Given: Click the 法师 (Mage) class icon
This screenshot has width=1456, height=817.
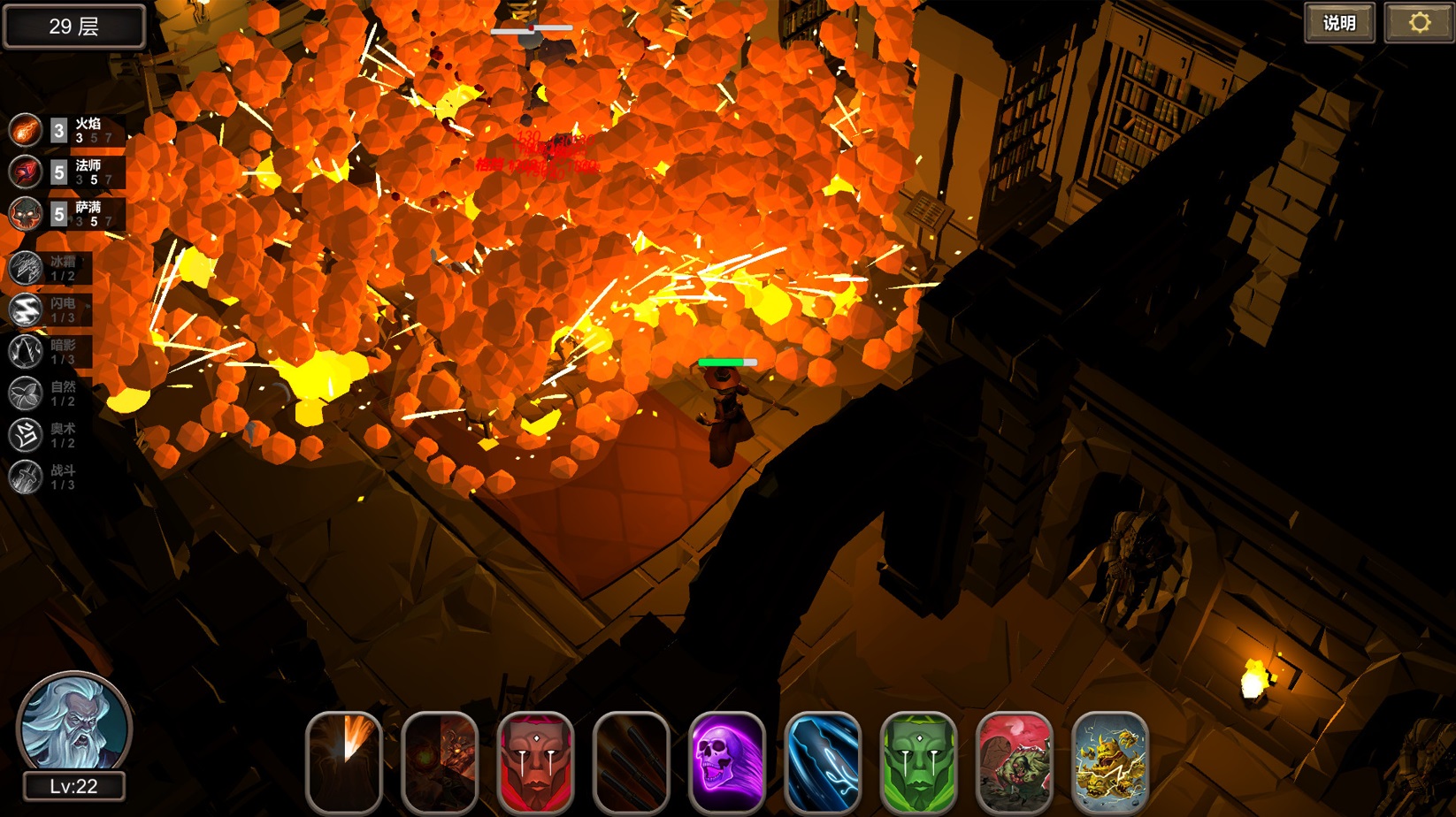Looking at the screenshot, I should coord(25,172).
